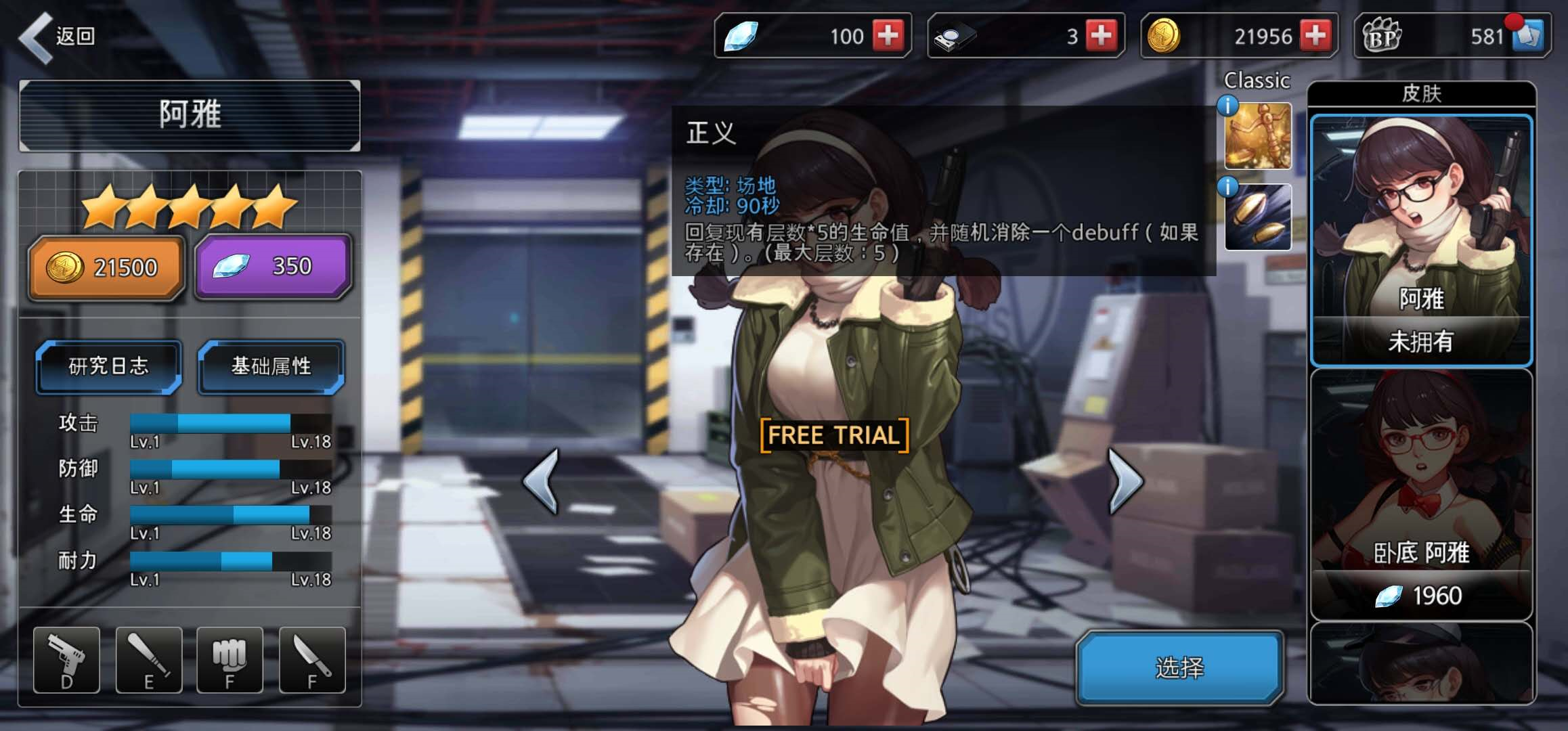
Task: Select the baseball bat weapon slot
Action: (x=149, y=660)
